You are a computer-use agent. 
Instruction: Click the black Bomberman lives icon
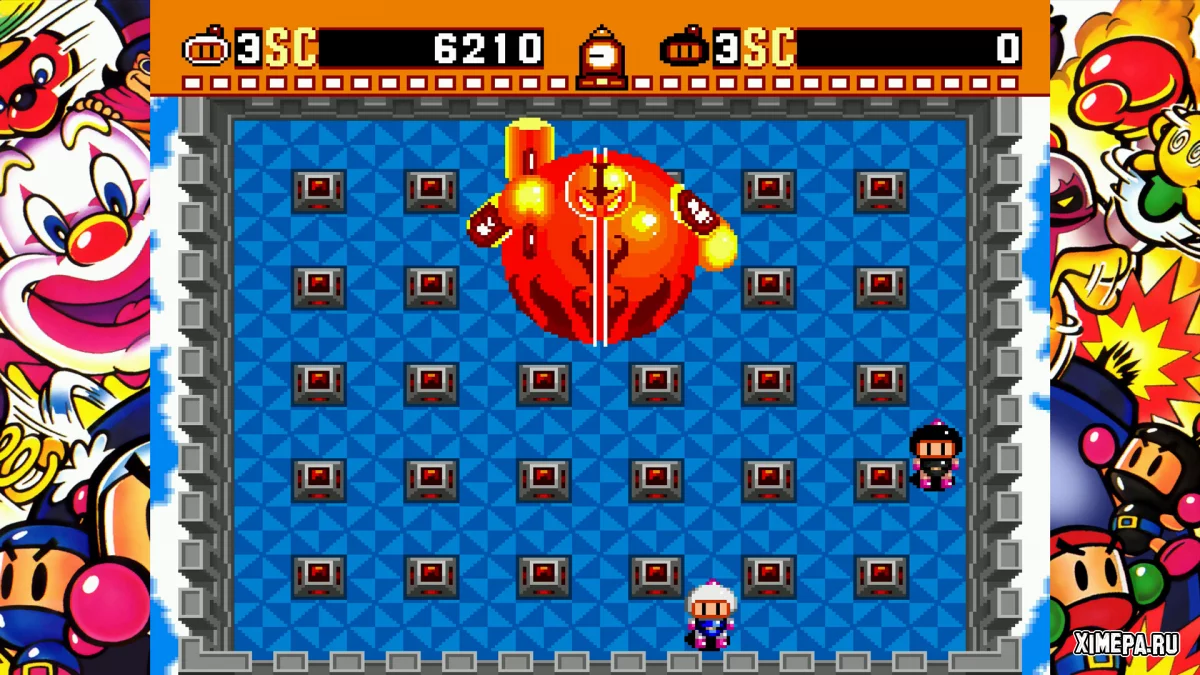tap(684, 49)
